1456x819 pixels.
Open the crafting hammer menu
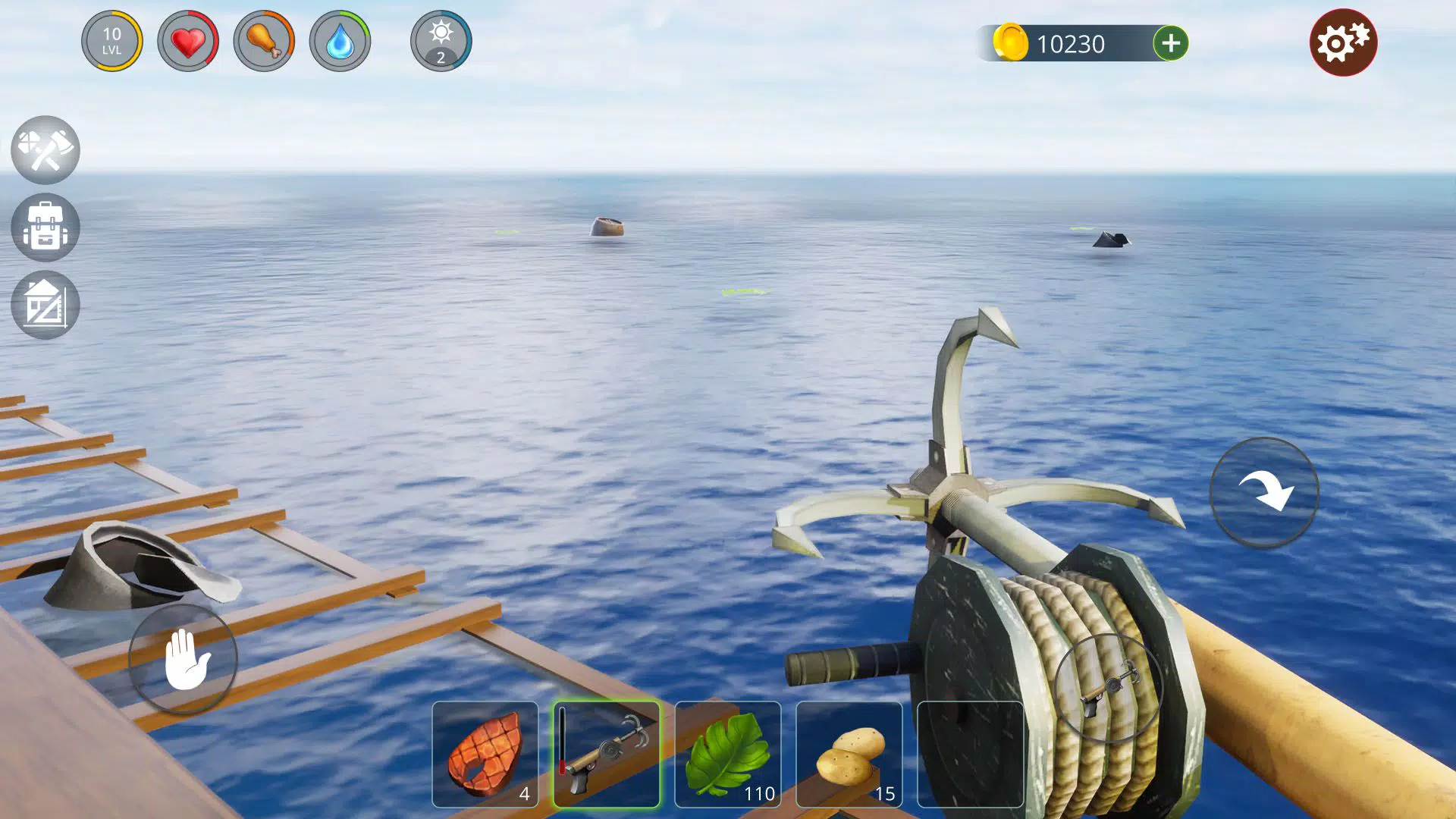[x=45, y=151]
